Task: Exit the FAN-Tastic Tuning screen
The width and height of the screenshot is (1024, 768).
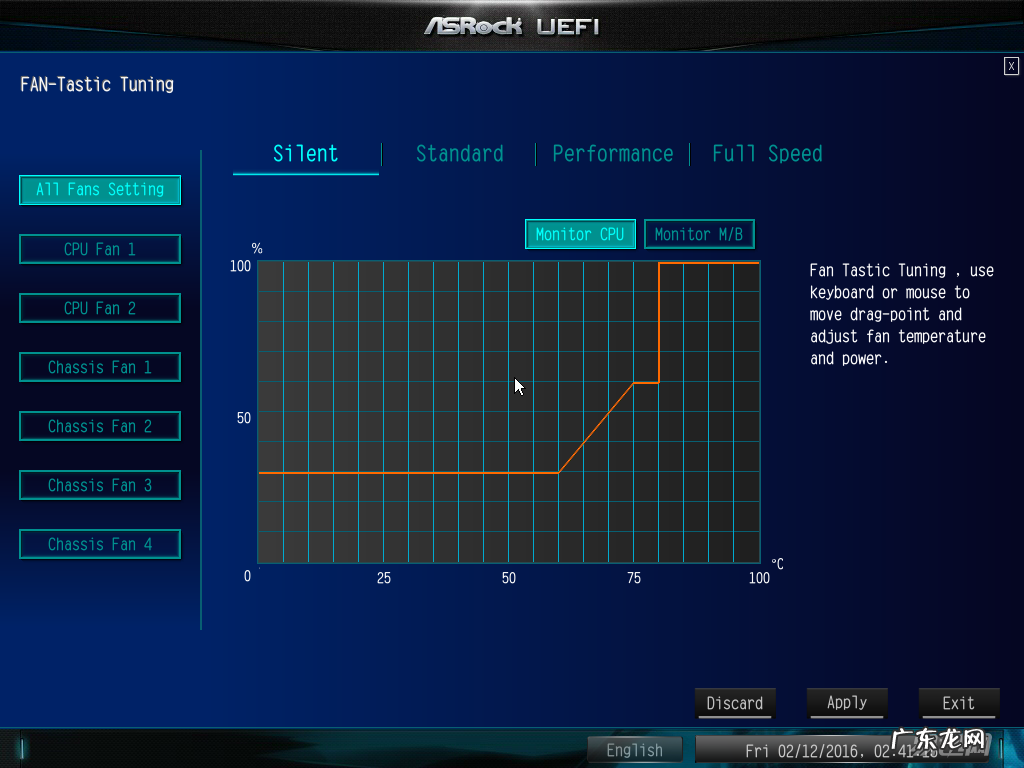Action: pos(958,703)
